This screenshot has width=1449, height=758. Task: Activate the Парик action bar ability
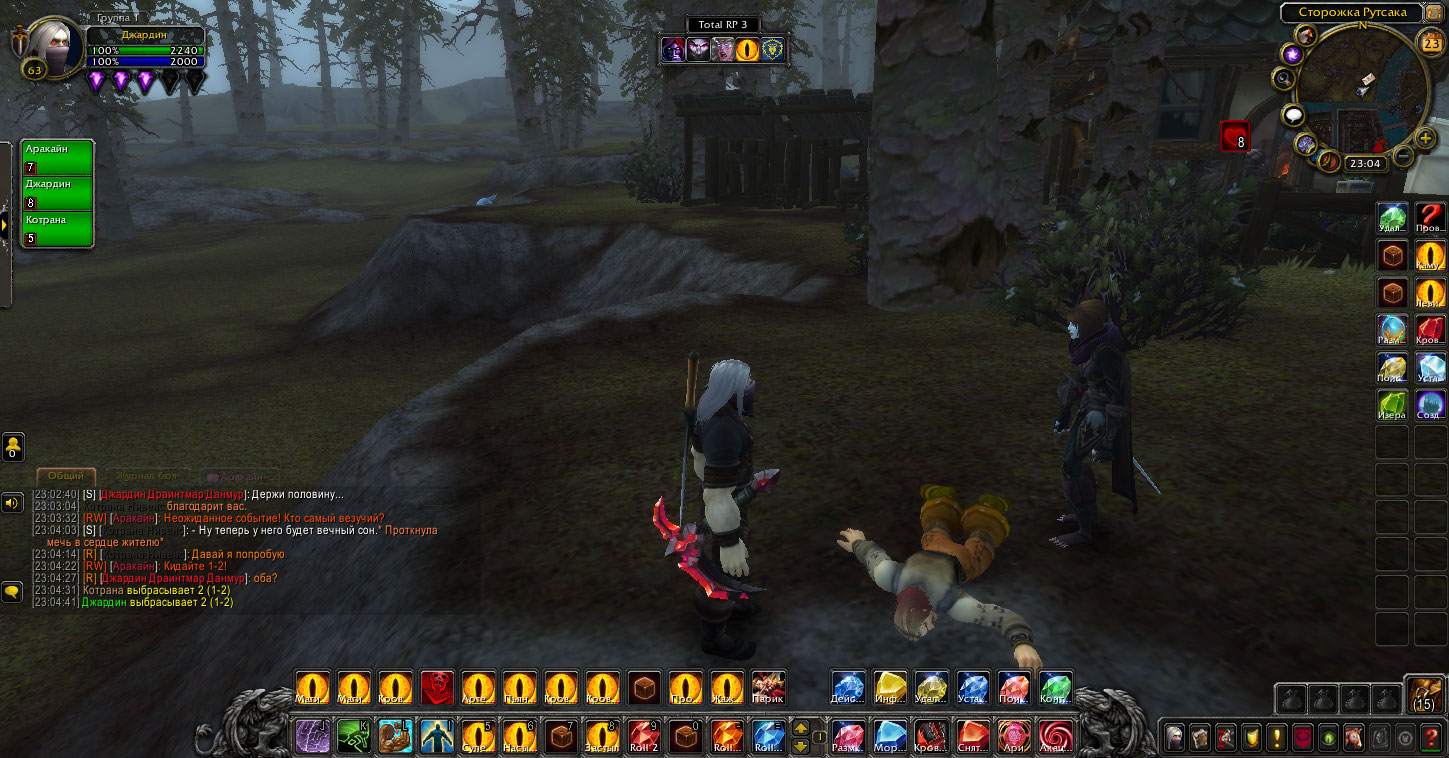pyautogui.click(x=768, y=688)
